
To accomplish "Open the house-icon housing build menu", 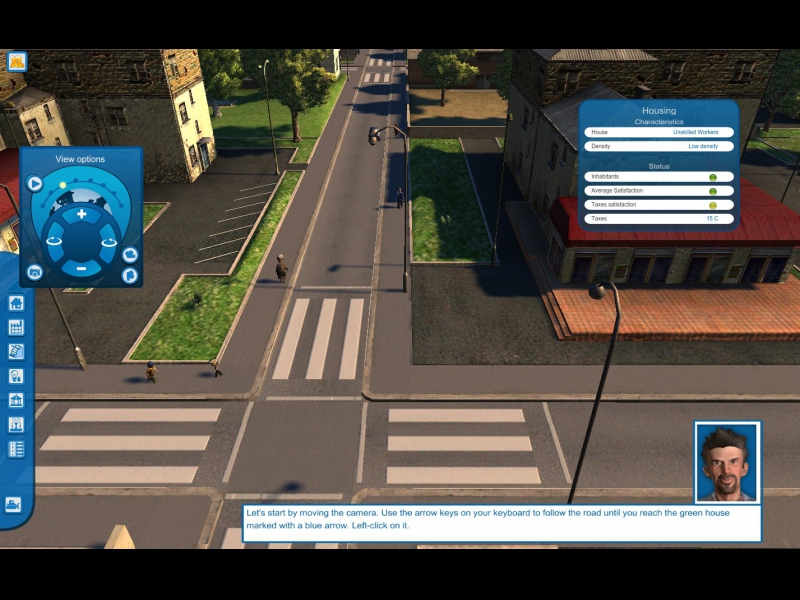I will tap(16, 303).
